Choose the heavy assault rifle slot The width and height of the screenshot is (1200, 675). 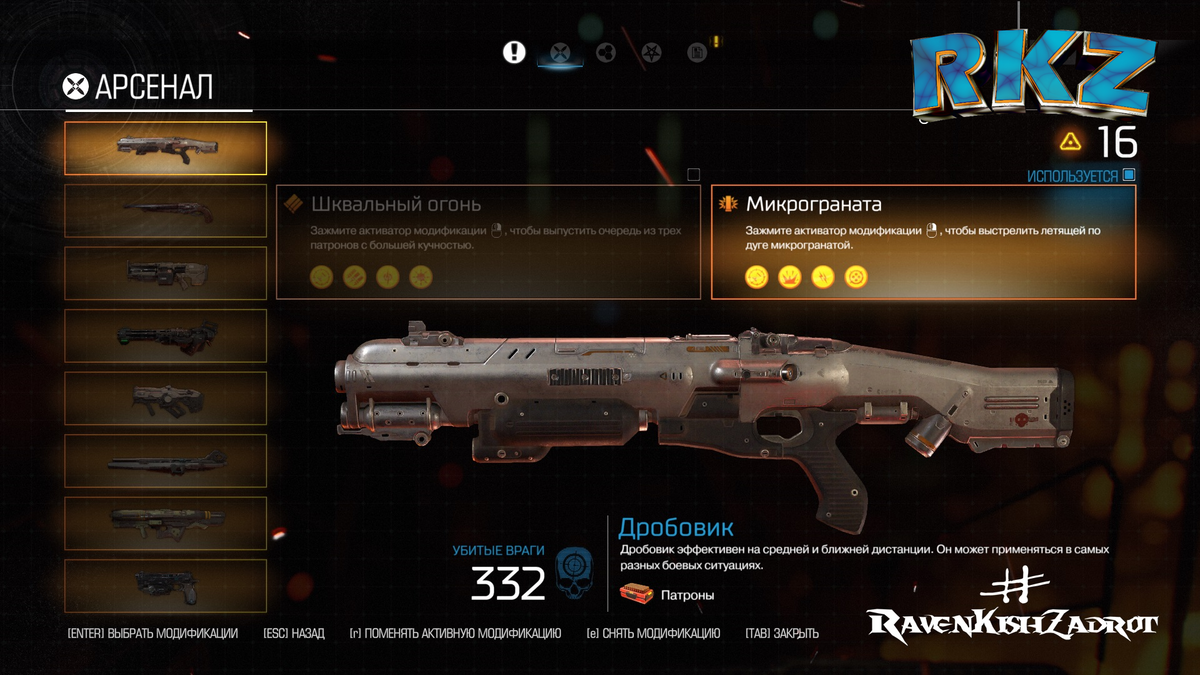click(x=165, y=273)
